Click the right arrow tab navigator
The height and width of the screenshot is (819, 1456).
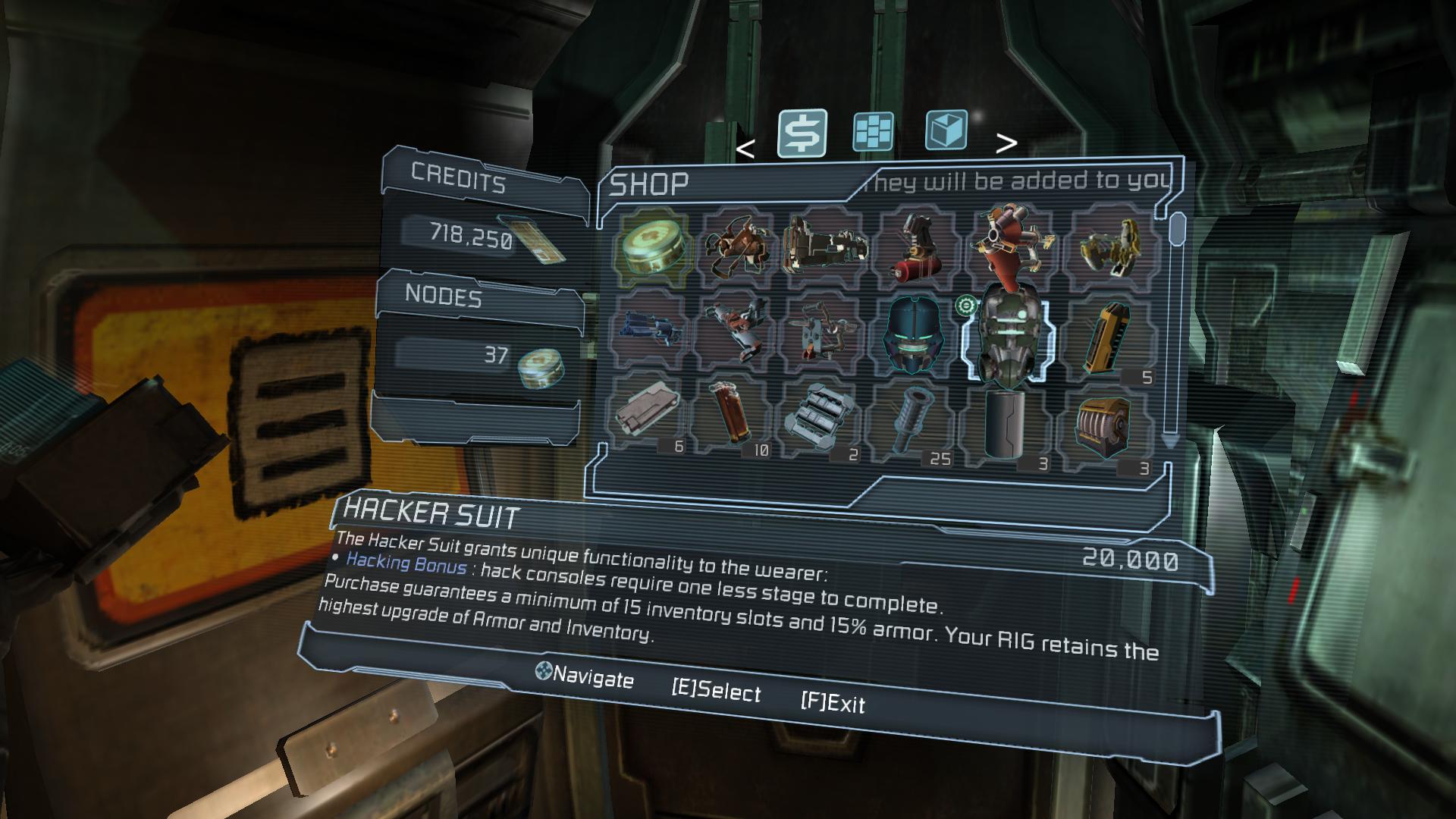pos(1006,143)
